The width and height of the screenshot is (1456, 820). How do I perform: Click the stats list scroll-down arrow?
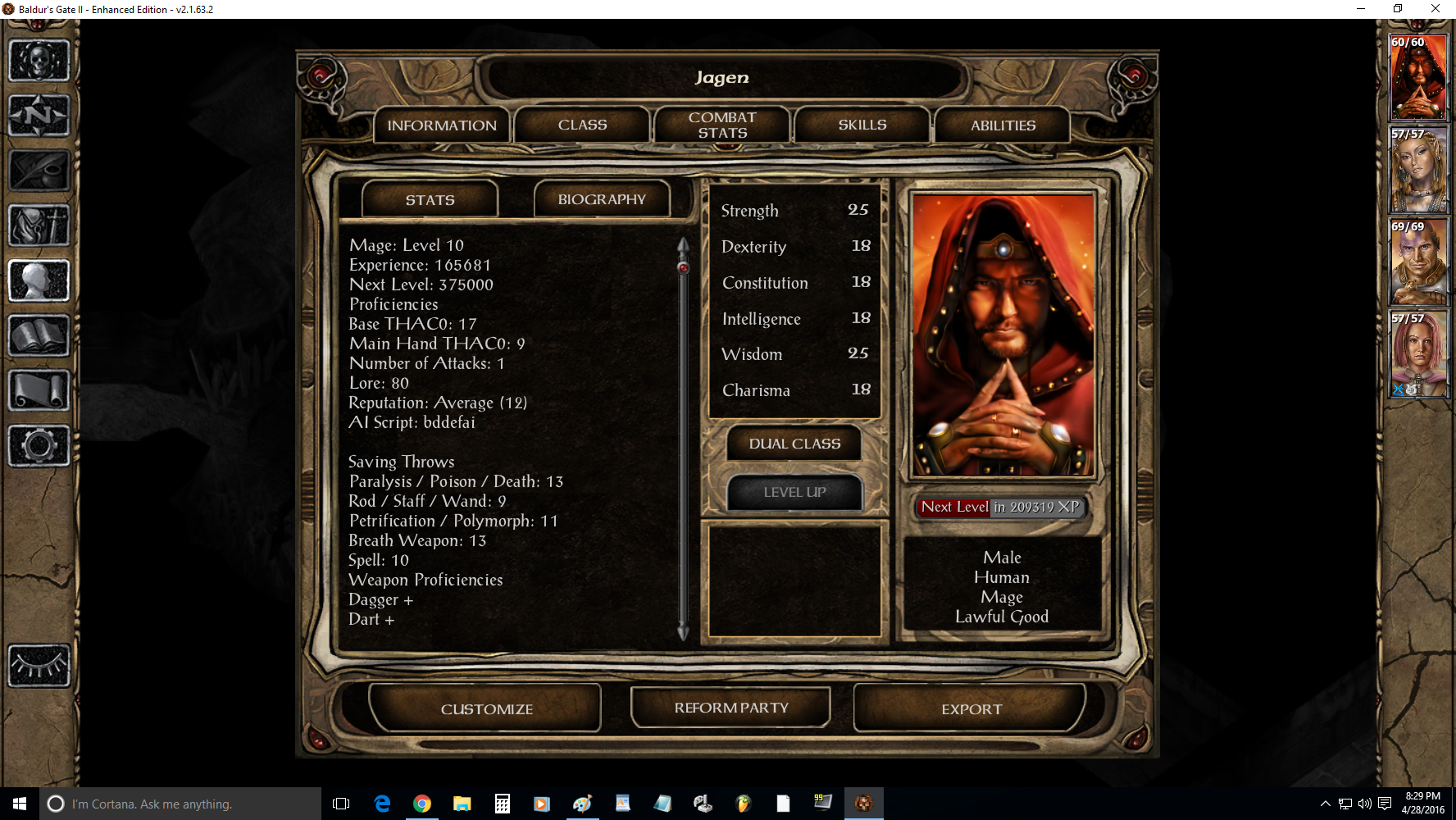(x=683, y=631)
